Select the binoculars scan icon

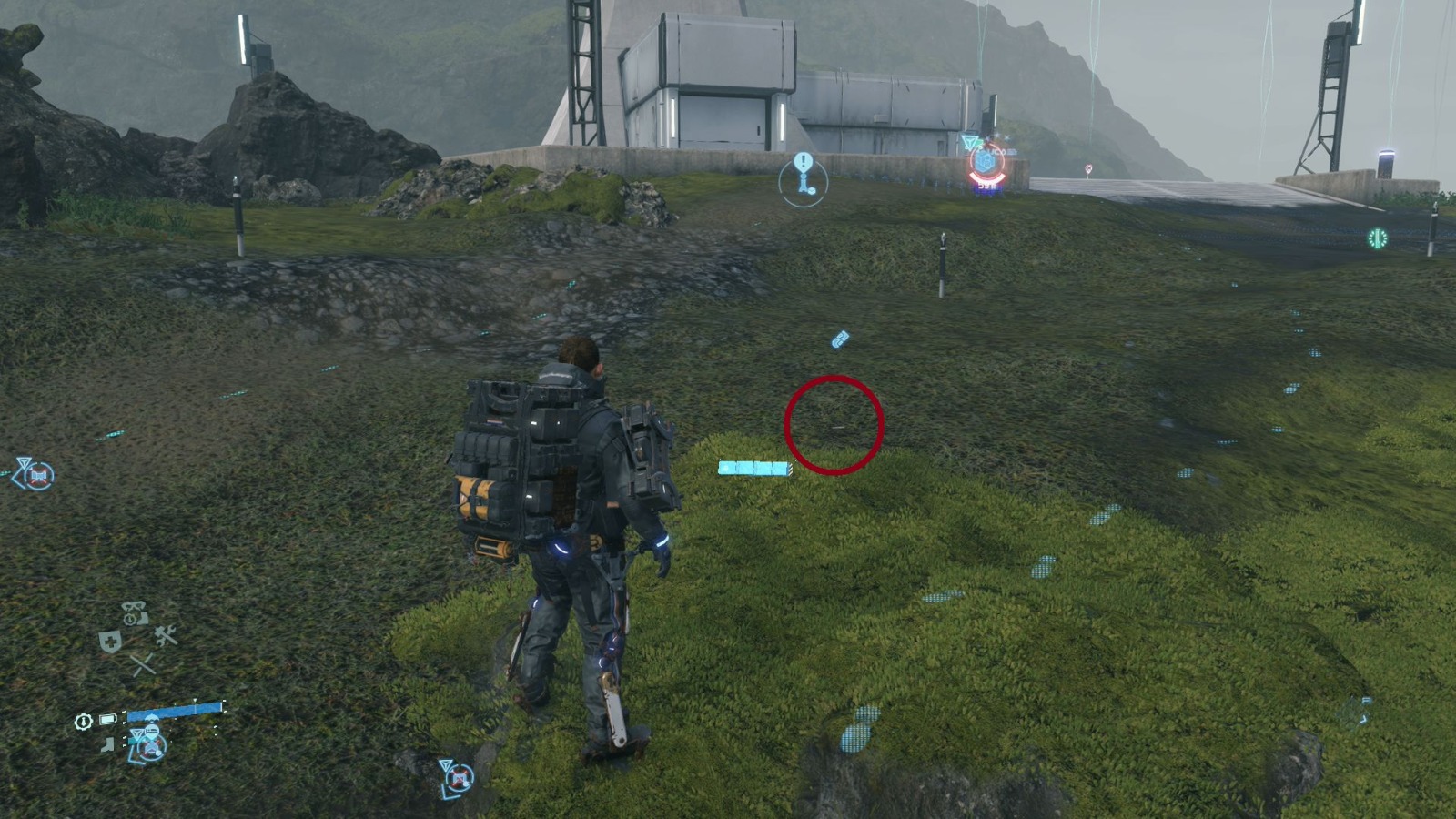132,607
